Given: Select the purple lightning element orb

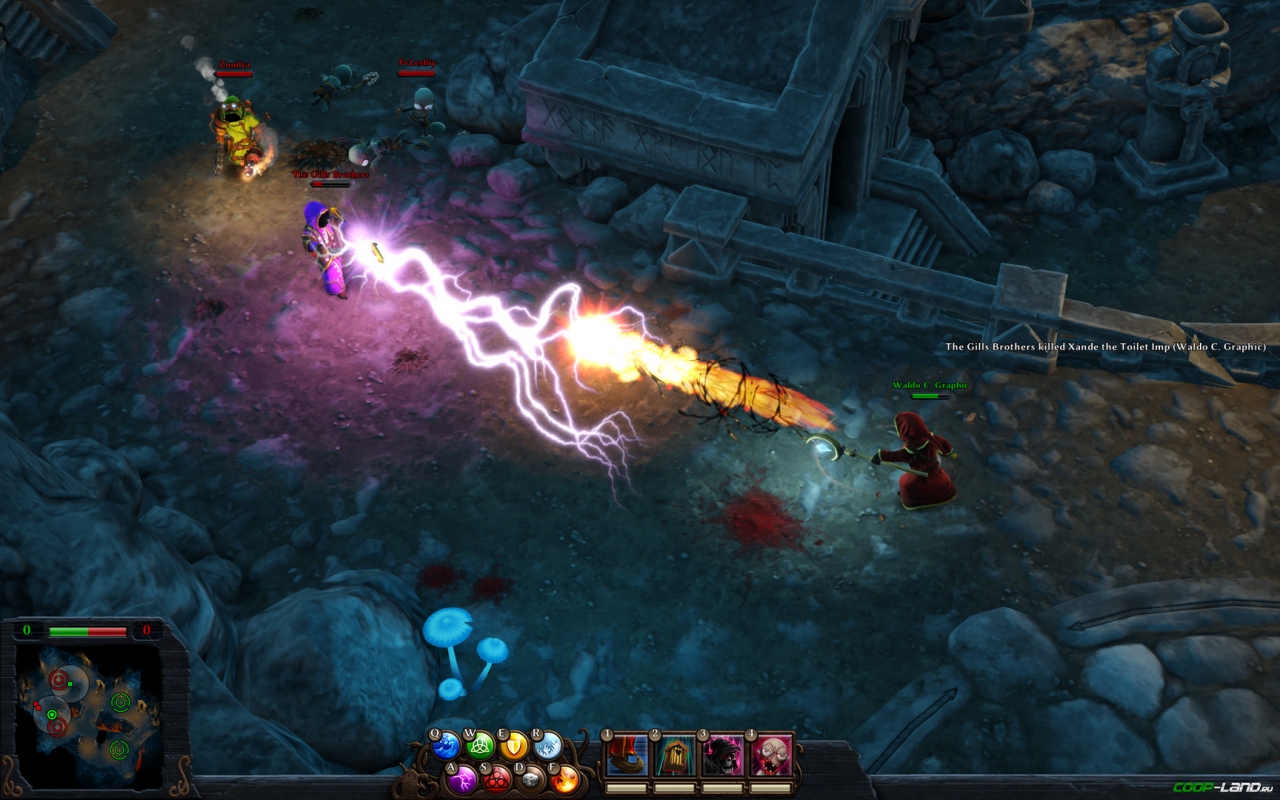Looking at the screenshot, I should click(x=462, y=778).
